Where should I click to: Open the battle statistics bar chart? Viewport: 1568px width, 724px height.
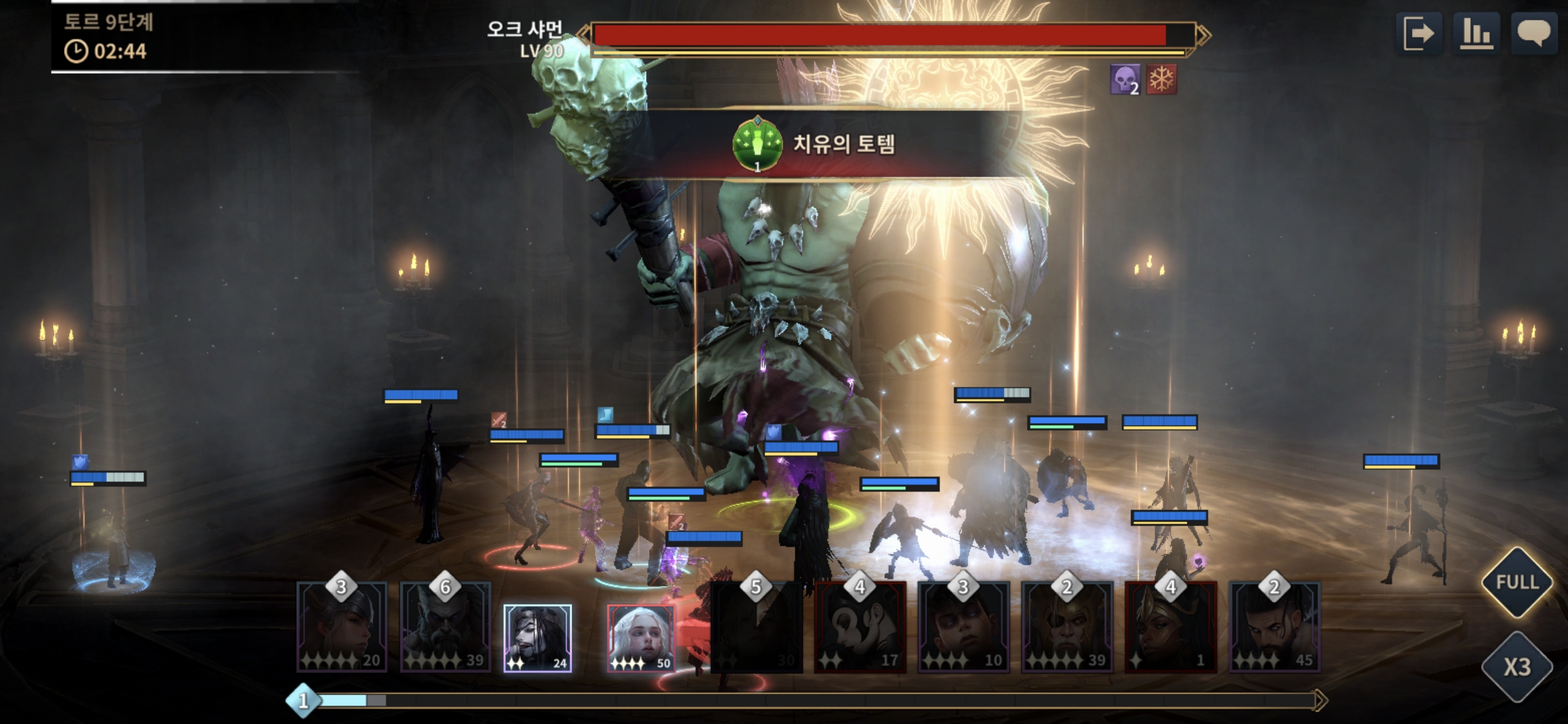pos(1477,34)
